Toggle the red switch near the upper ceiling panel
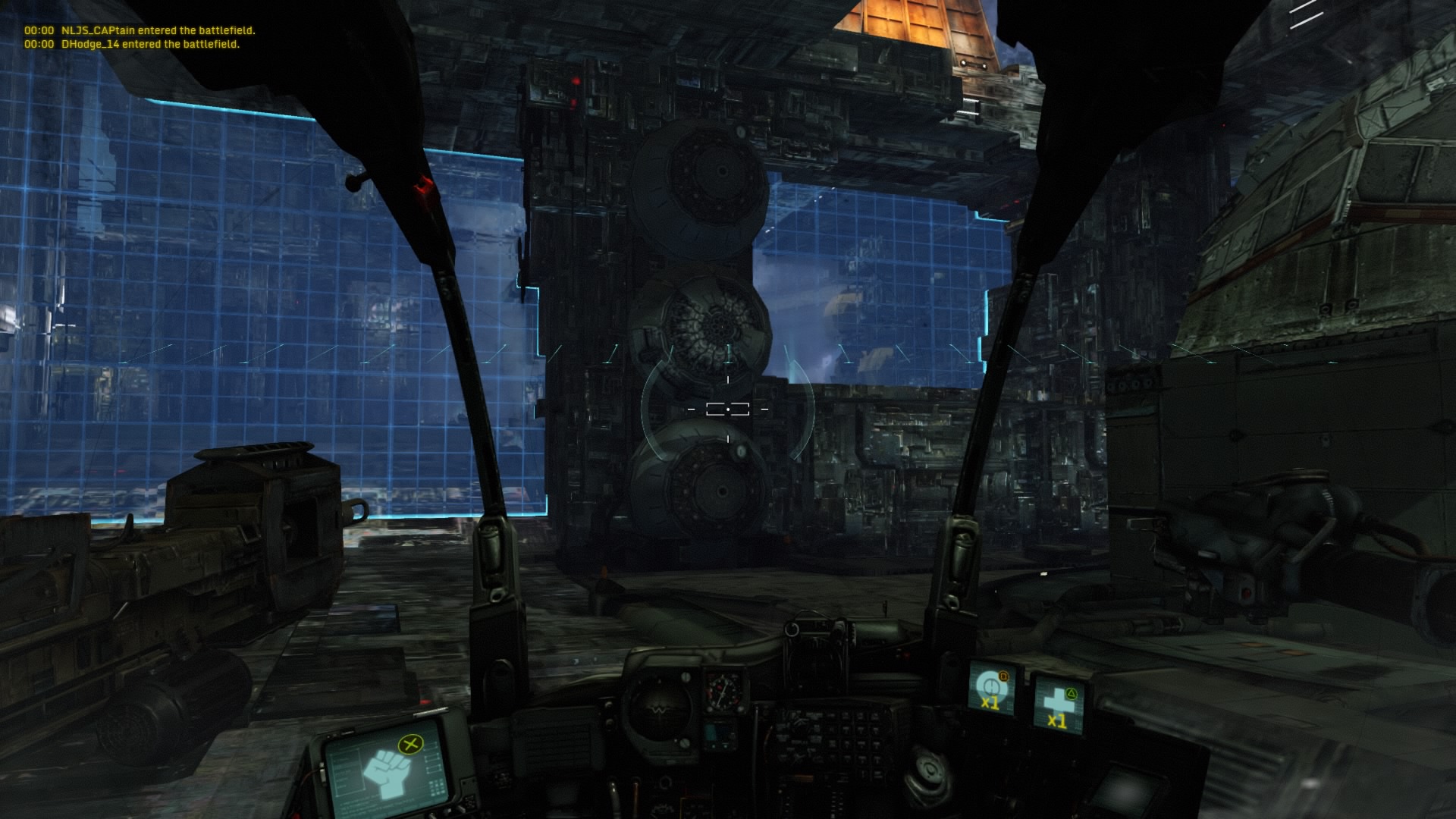Viewport: 1456px width, 819px height. [576, 81]
